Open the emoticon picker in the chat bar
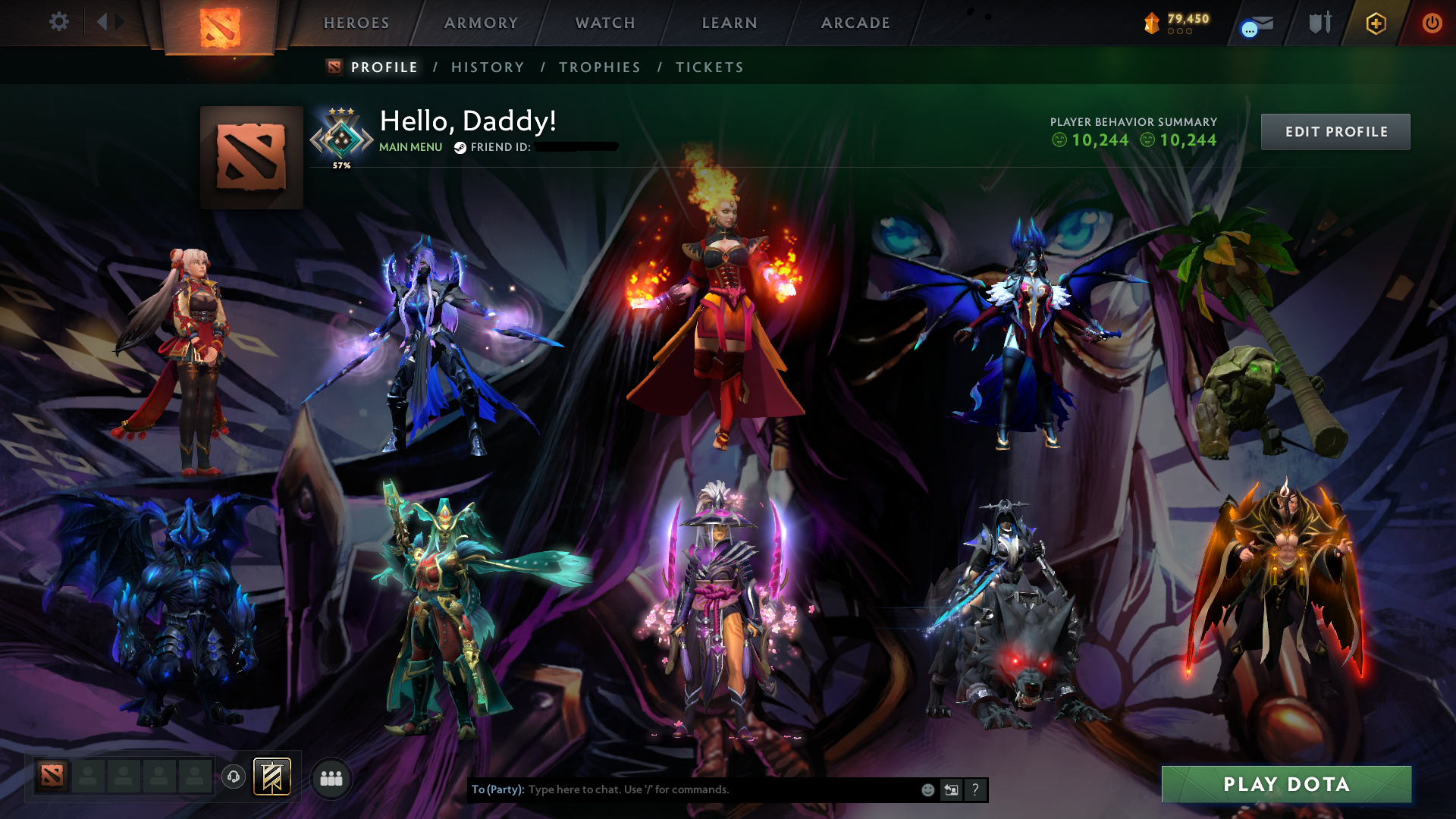This screenshot has height=819, width=1456. (927, 789)
